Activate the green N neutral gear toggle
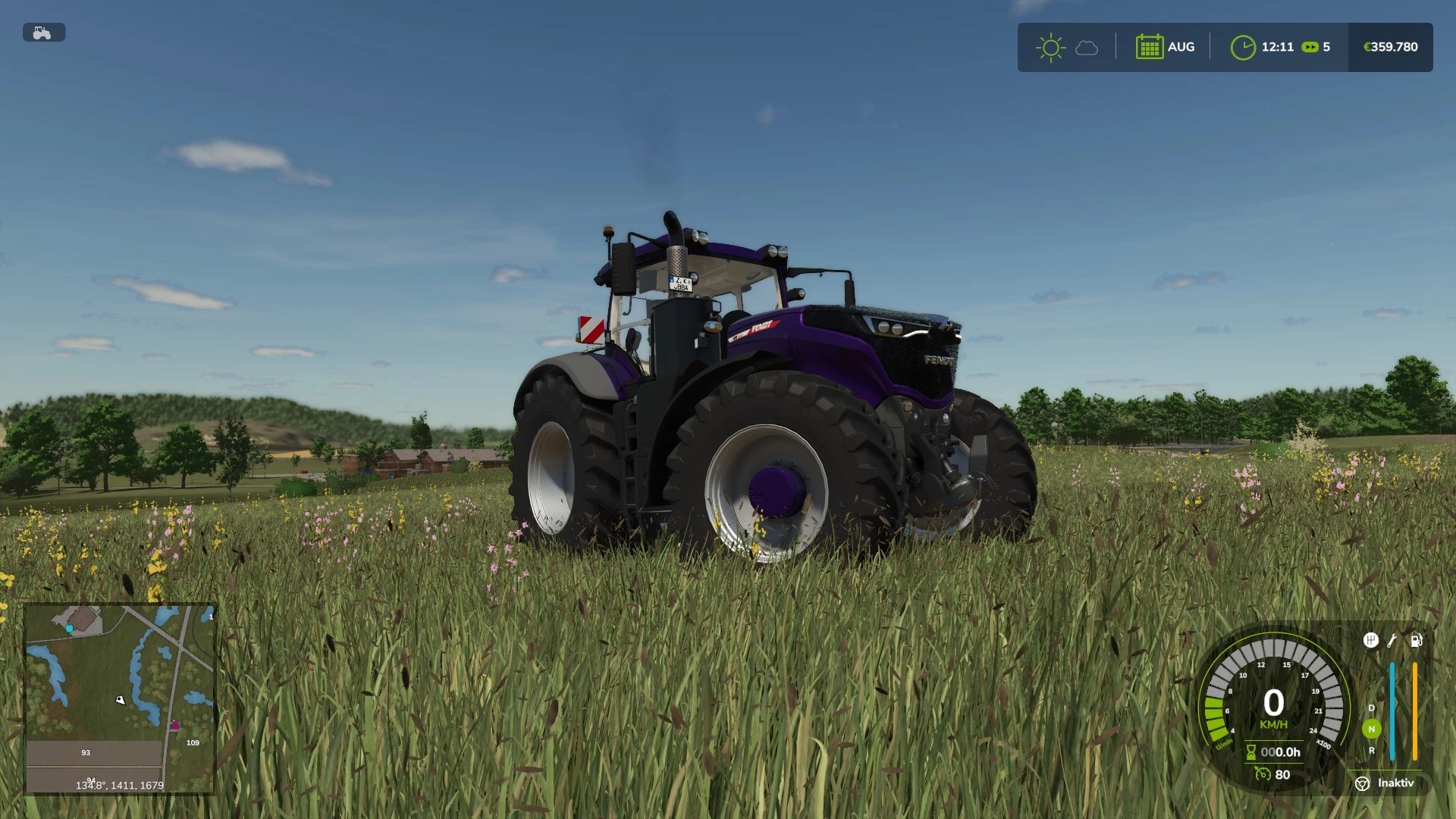The height and width of the screenshot is (819, 1456). tap(1372, 729)
